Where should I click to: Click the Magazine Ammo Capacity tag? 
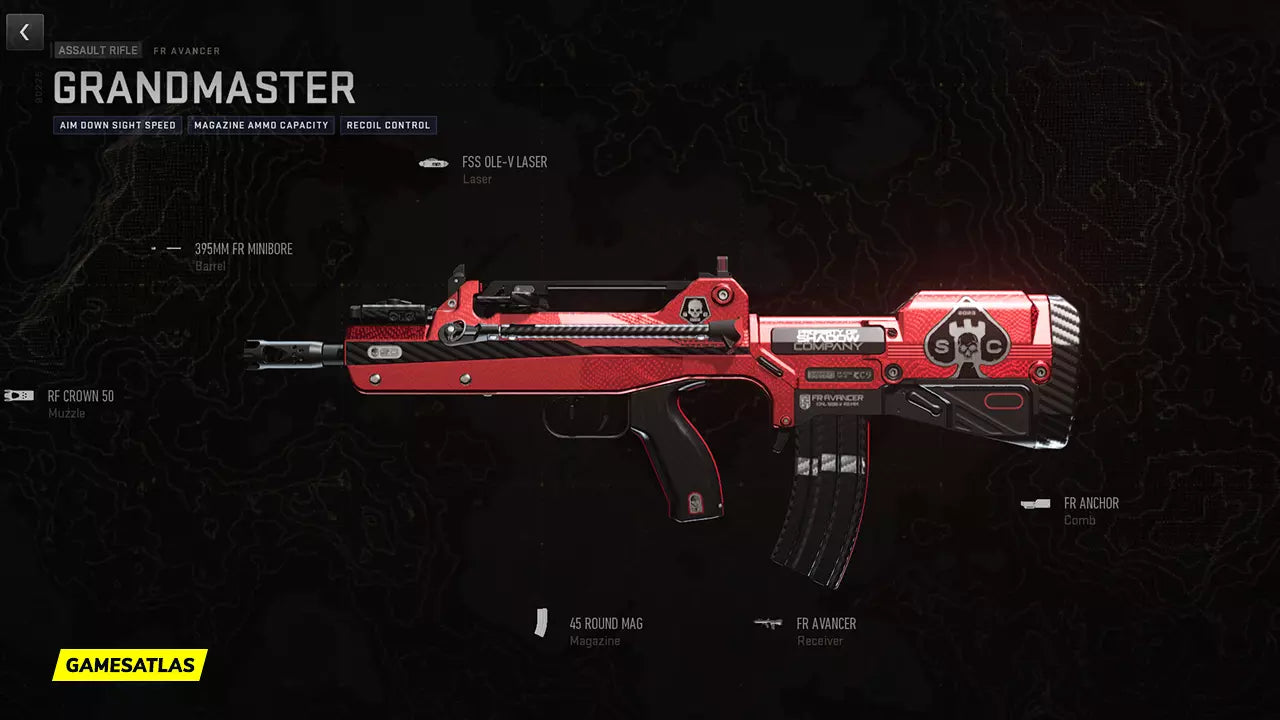click(x=261, y=125)
